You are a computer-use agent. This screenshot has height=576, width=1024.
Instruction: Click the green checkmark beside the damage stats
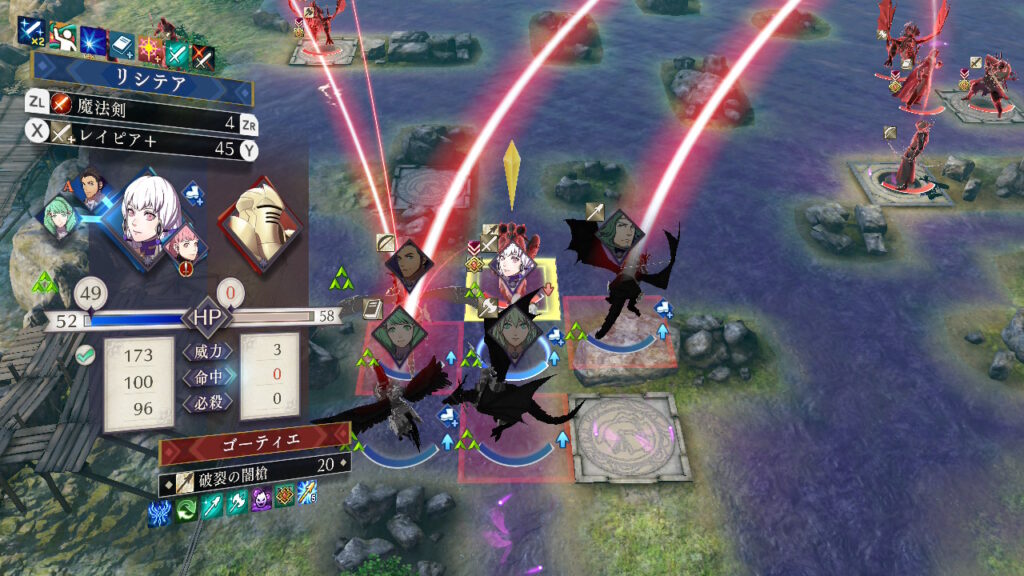coord(86,353)
